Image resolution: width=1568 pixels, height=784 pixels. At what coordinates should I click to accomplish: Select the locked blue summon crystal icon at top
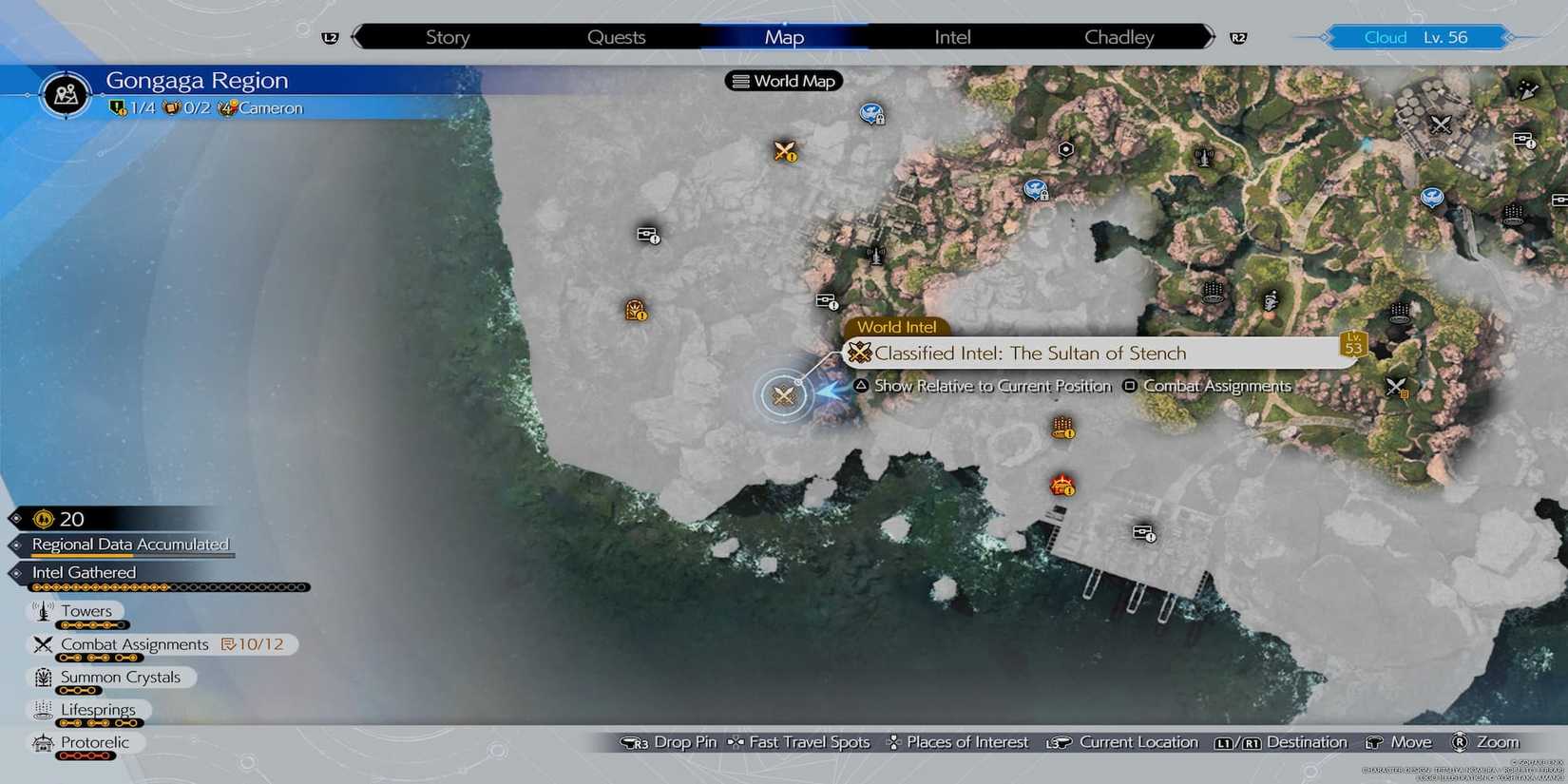871,113
